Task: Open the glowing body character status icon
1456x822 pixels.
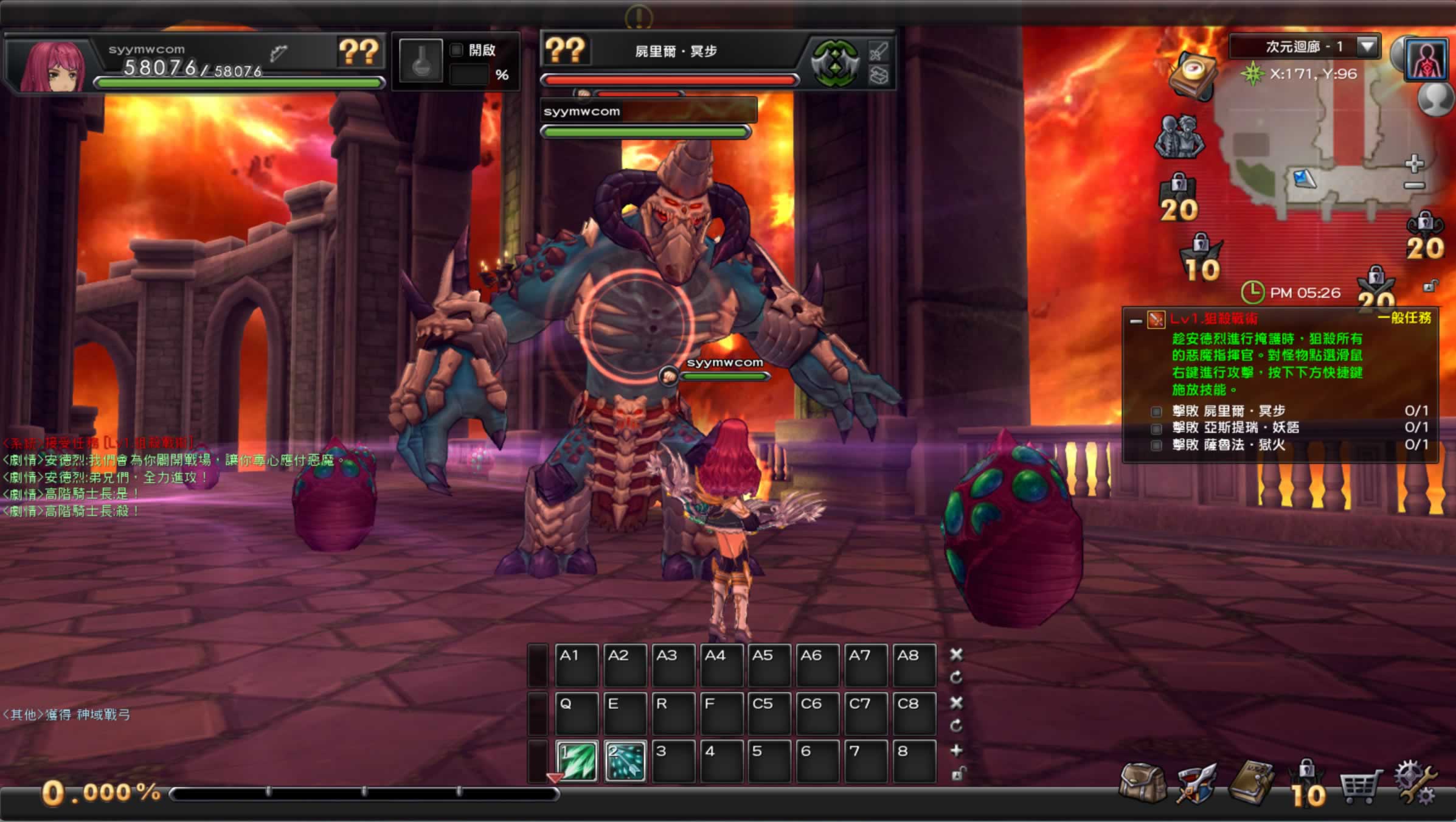Action: click(x=1426, y=60)
